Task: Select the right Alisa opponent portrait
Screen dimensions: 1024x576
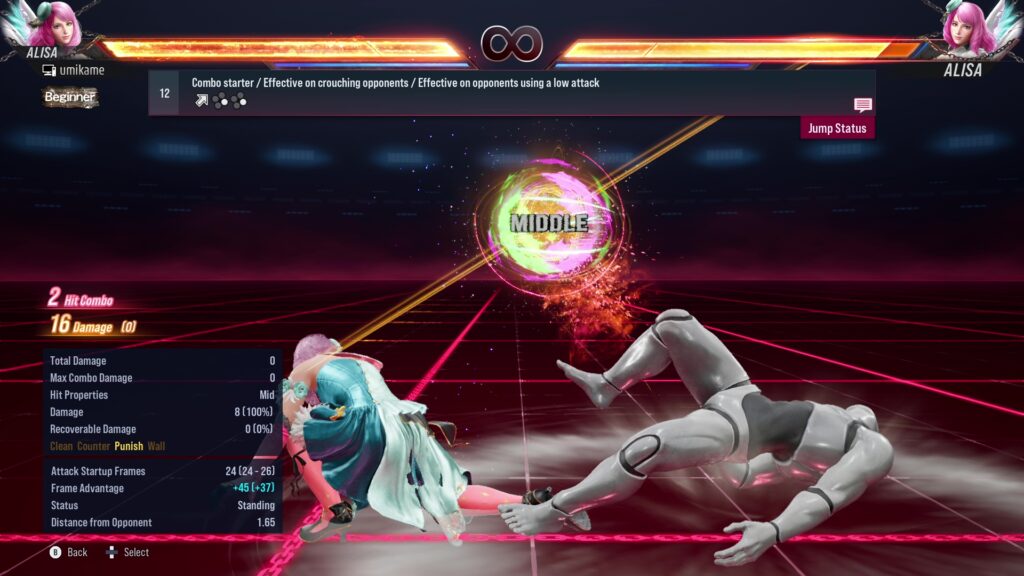Action: coord(964,30)
